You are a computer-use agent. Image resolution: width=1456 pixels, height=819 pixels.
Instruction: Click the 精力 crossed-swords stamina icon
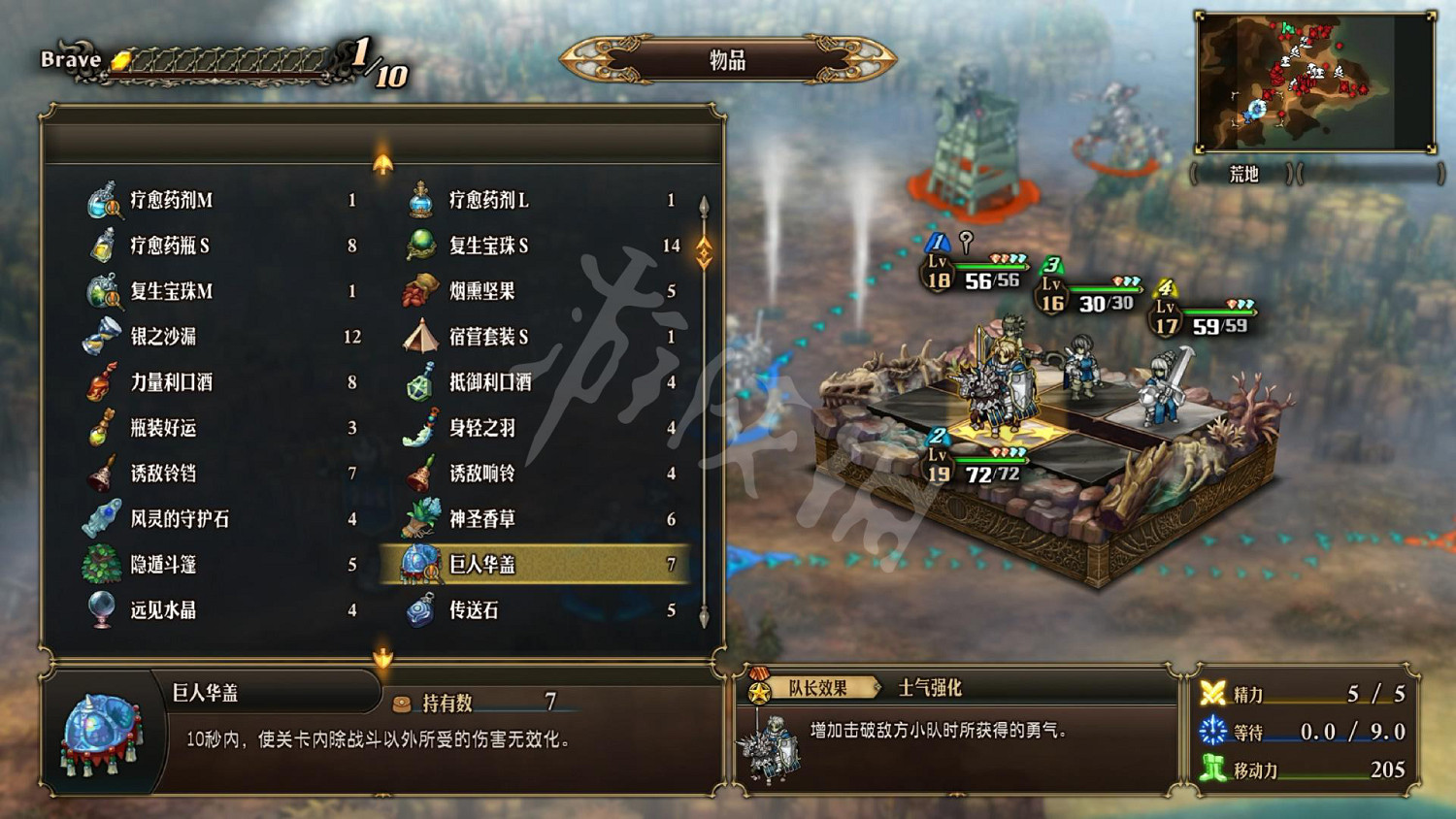(1212, 692)
